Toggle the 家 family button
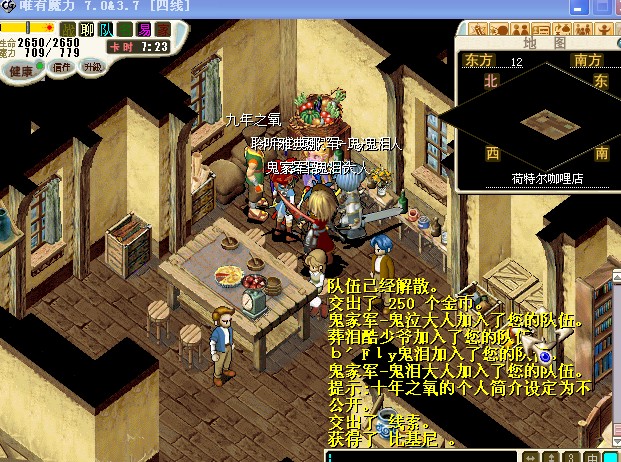621x462 pixels. (x=162, y=29)
